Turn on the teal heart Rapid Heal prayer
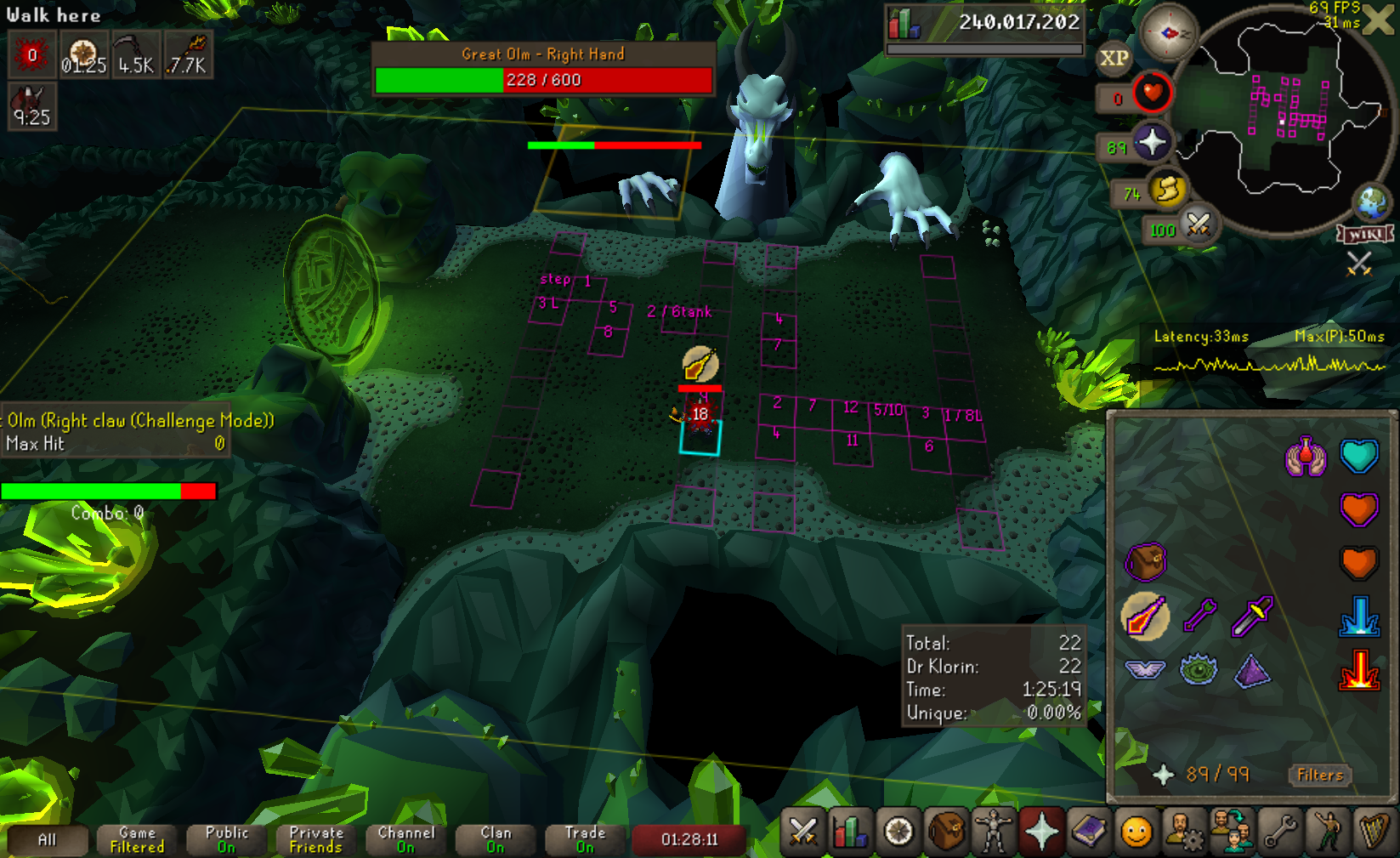 pyautogui.click(x=1358, y=456)
